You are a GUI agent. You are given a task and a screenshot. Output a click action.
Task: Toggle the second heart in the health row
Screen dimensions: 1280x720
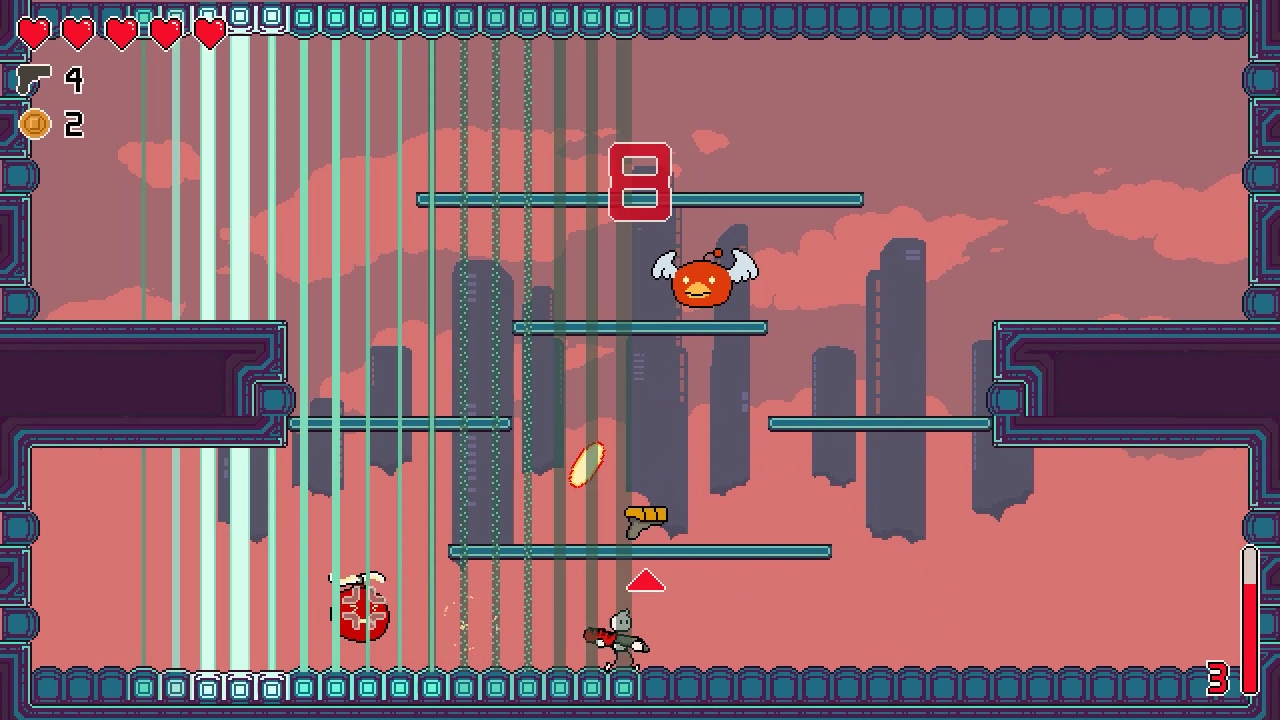tap(77, 33)
